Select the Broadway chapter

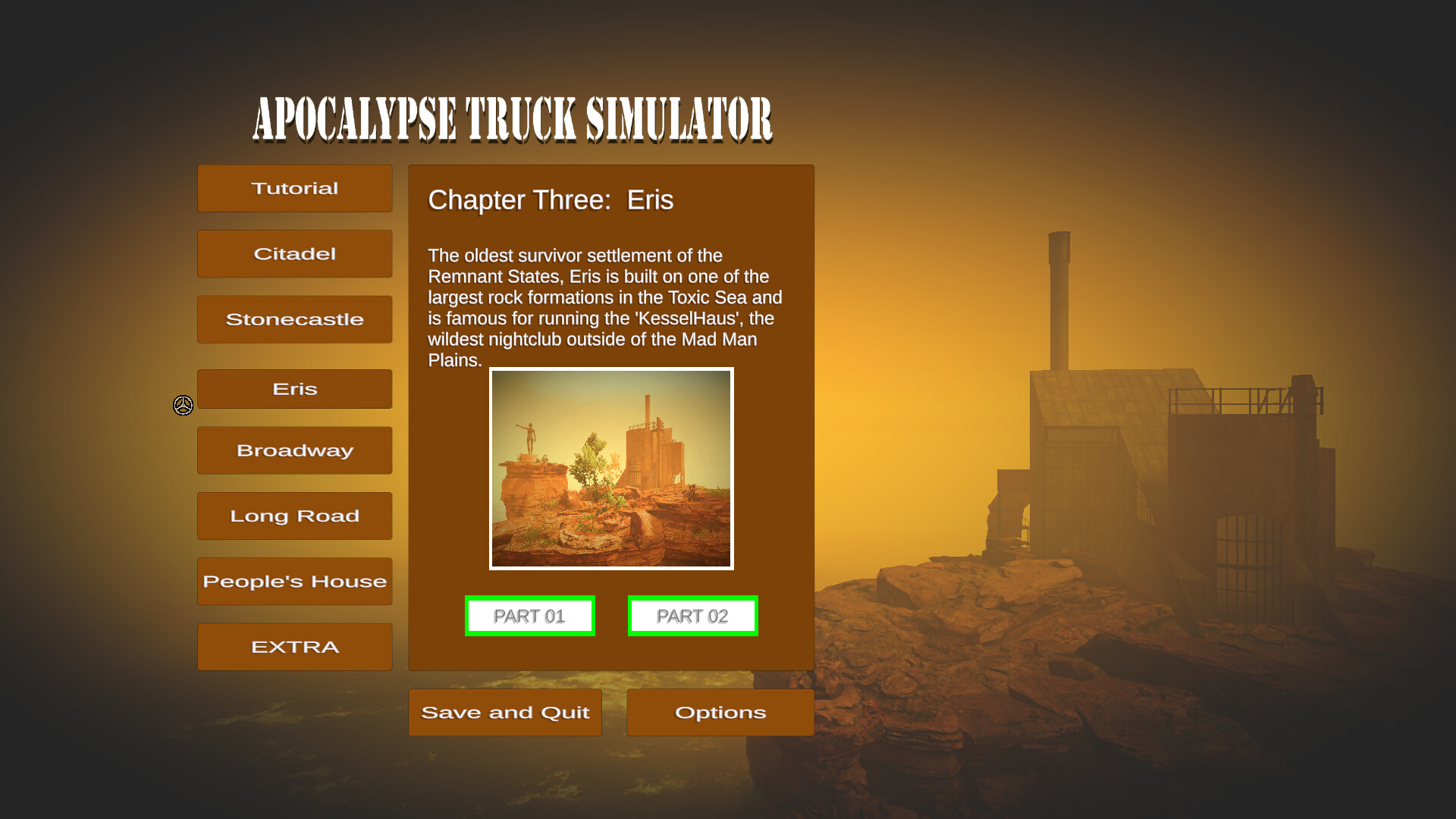[294, 450]
